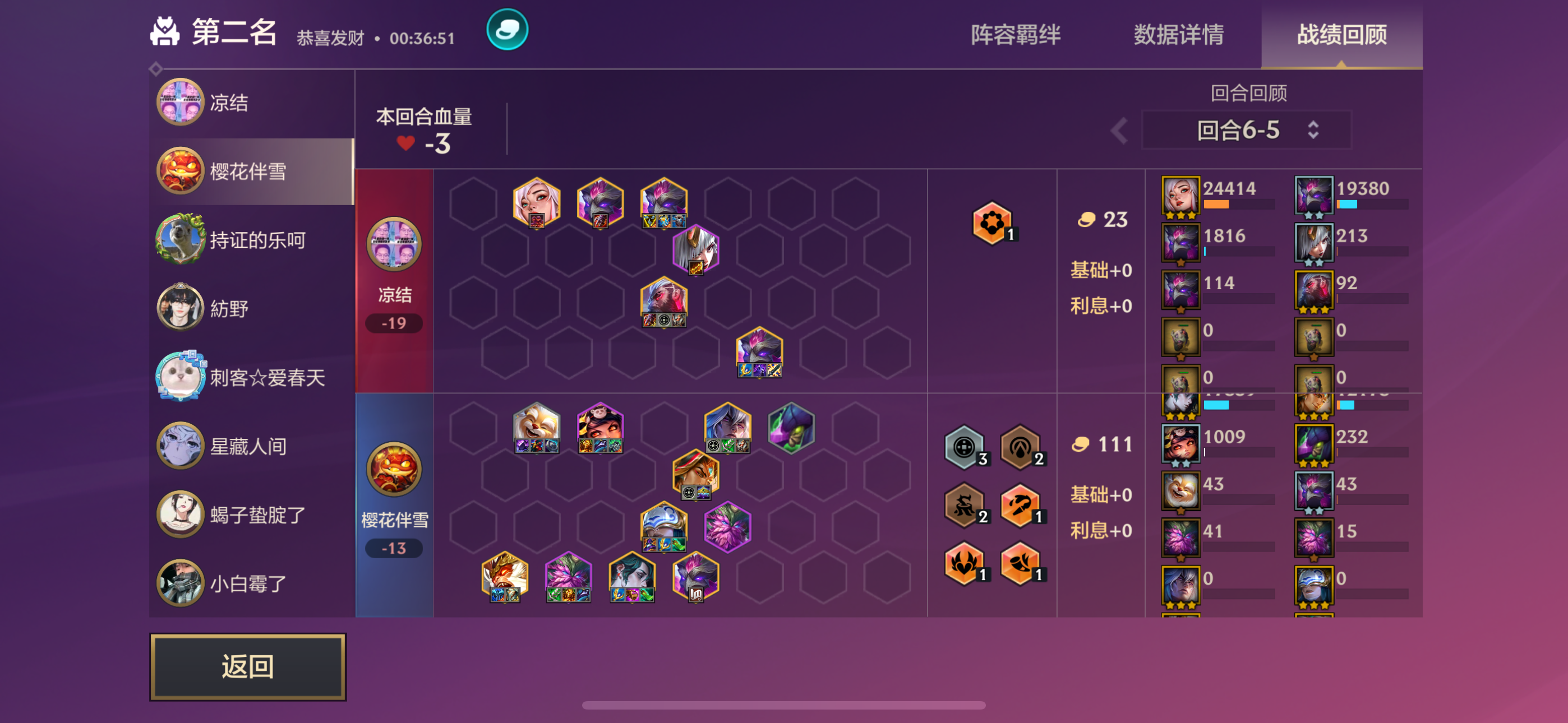The height and width of the screenshot is (723, 1568).
Task: Click the up-down stepper arrows beside 回合6-5
Action: pyautogui.click(x=1313, y=129)
